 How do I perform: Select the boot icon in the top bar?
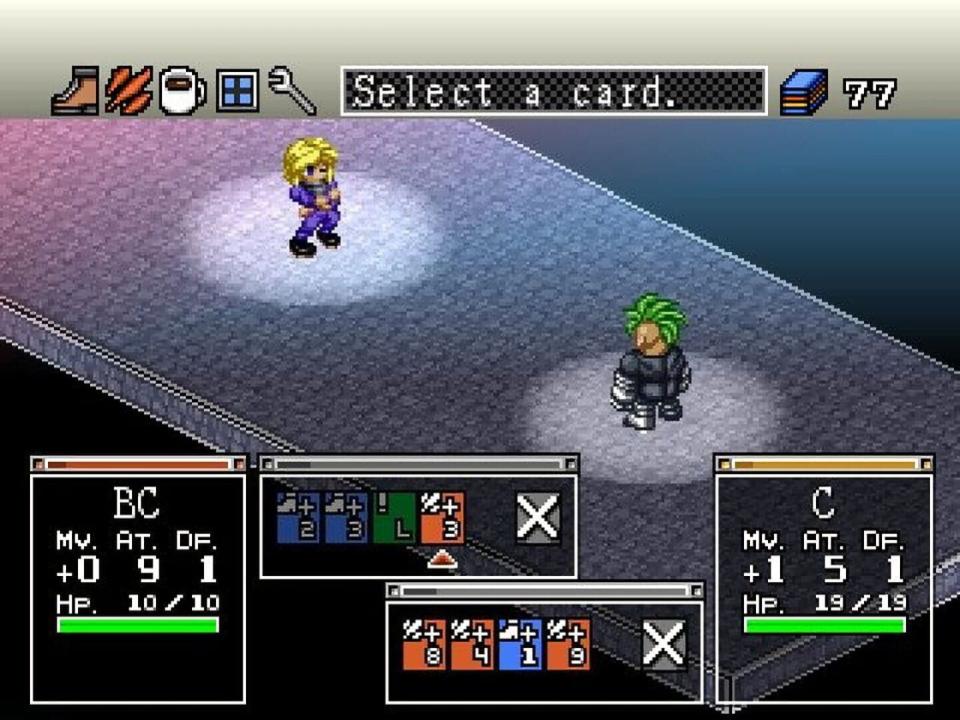(75, 92)
